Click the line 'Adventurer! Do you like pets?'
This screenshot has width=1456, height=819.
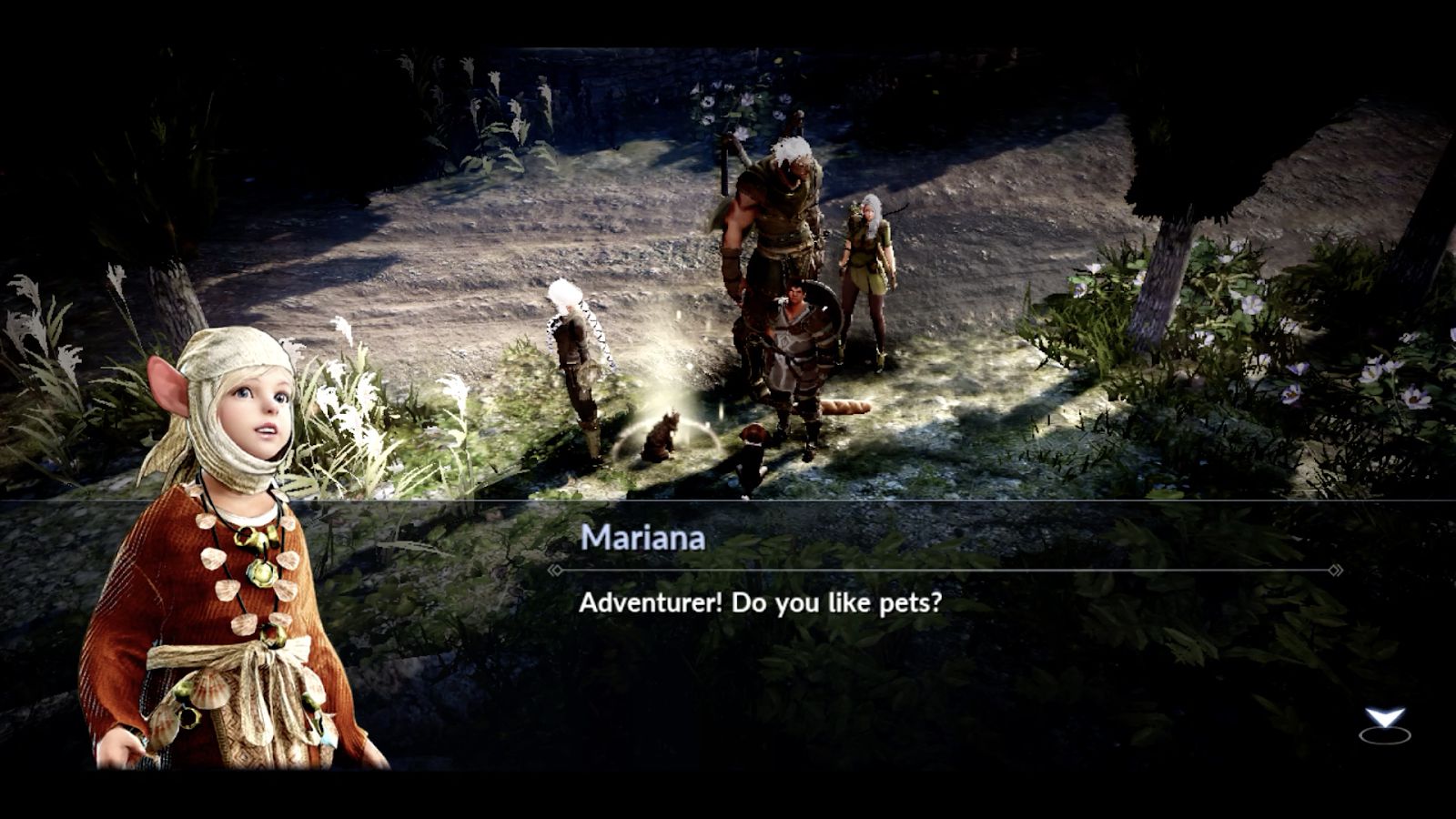tap(760, 602)
